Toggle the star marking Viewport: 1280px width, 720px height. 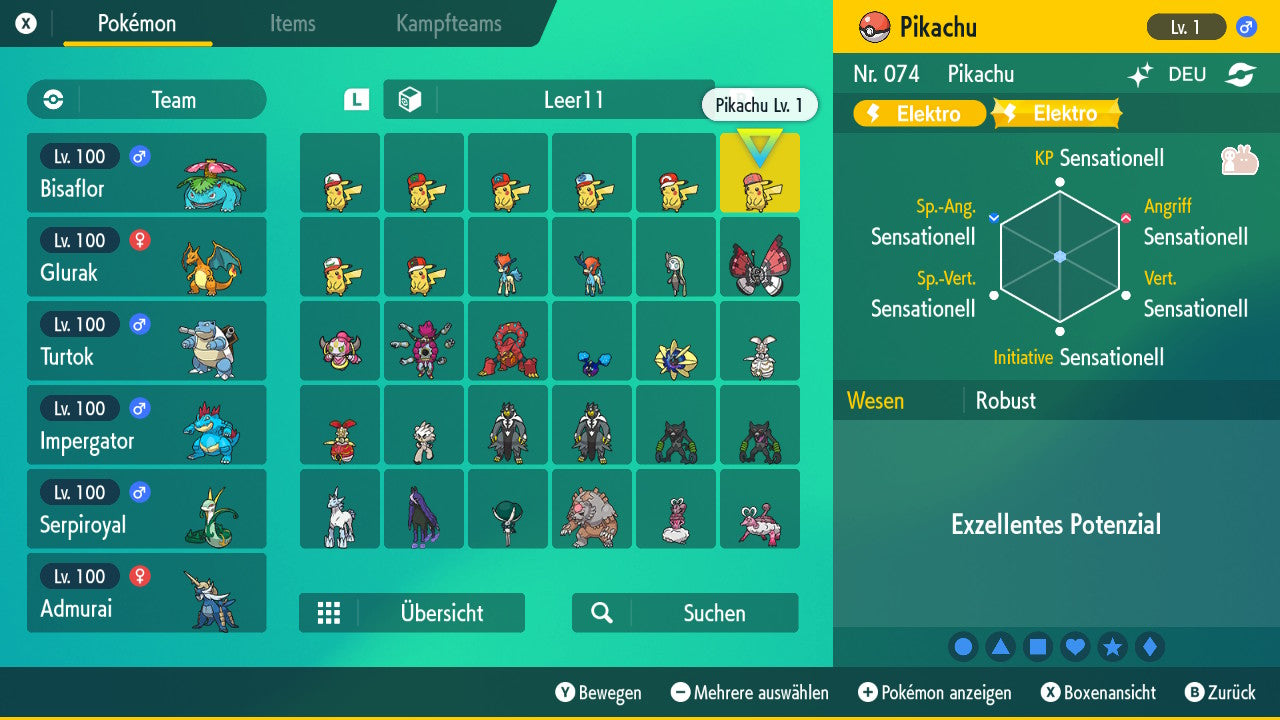[1113, 646]
